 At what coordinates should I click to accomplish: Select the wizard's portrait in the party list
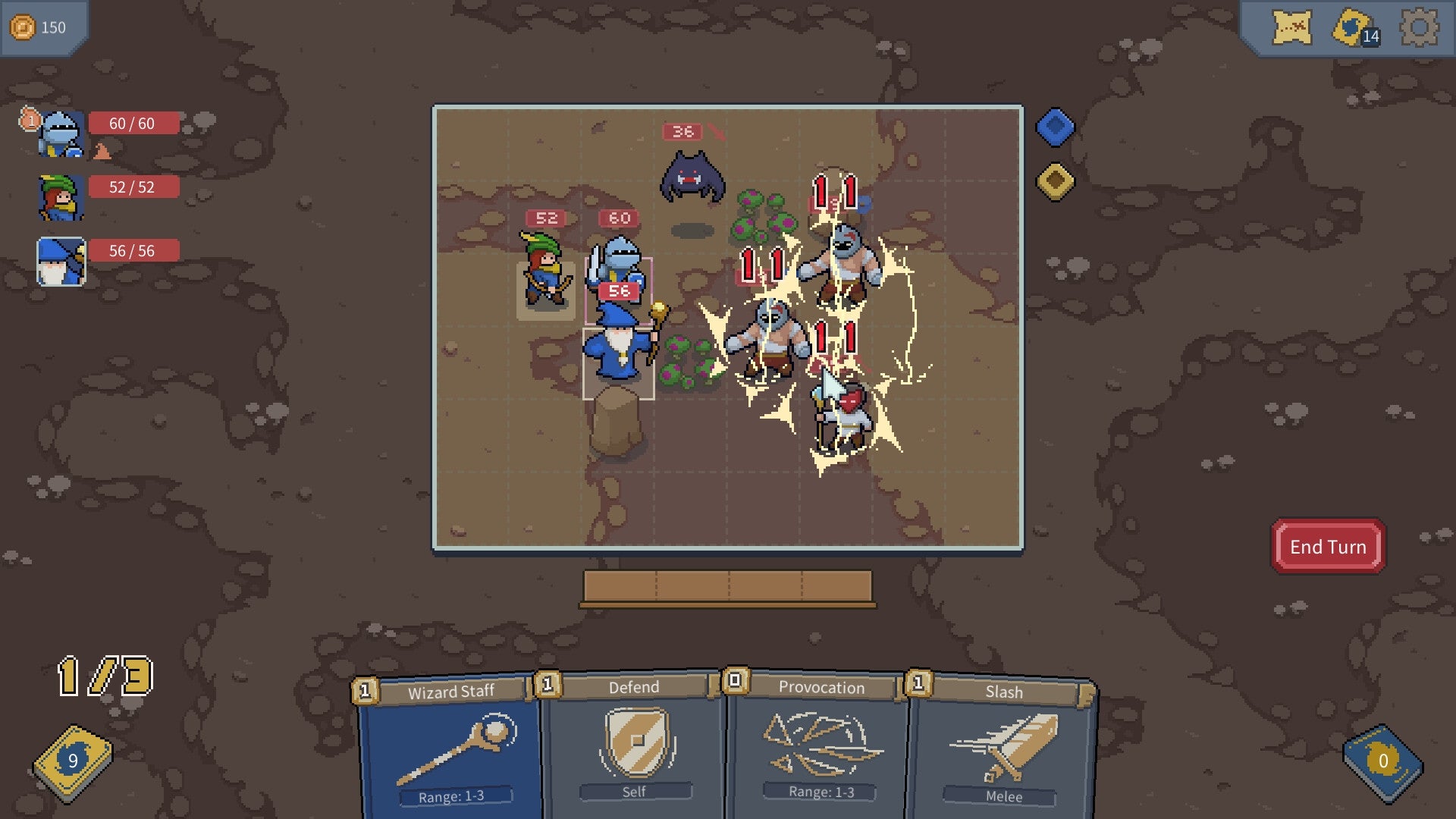point(59,261)
